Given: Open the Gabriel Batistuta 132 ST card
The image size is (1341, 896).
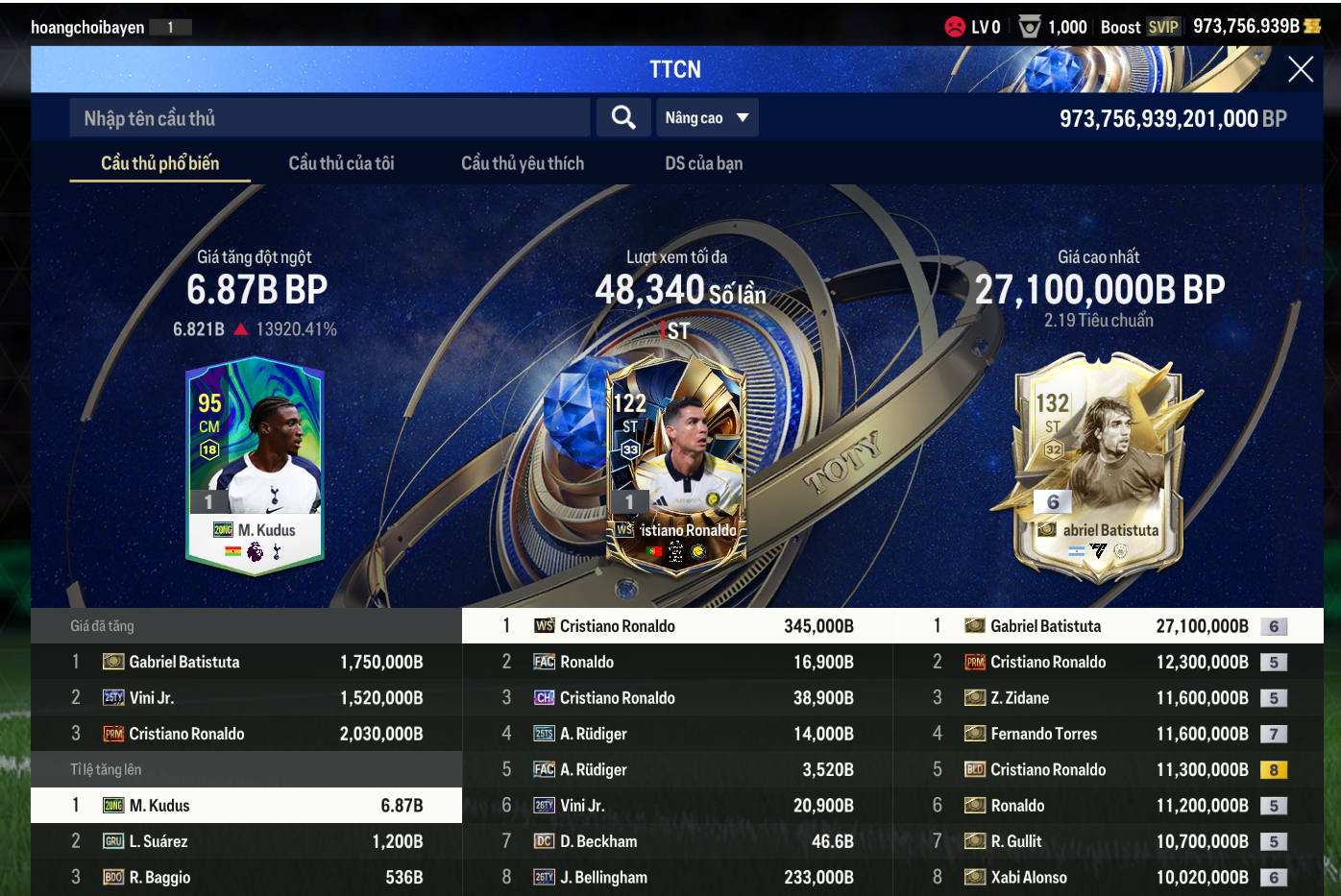Looking at the screenshot, I should (x=1098, y=468).
